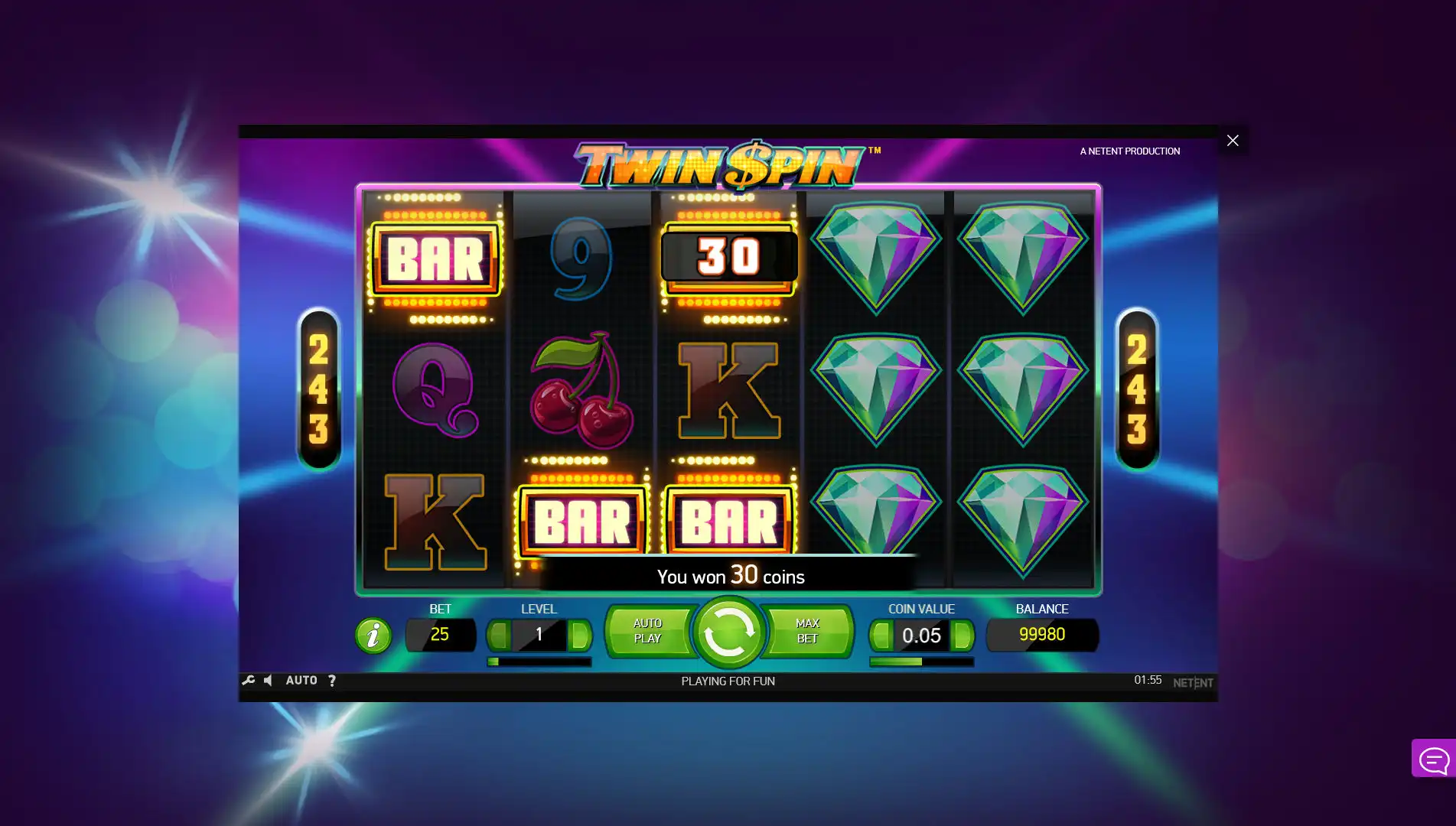The image size is (1456, 826).
Task: Adjust the Coin Value slider bar
Action: [x=921, y=662]
